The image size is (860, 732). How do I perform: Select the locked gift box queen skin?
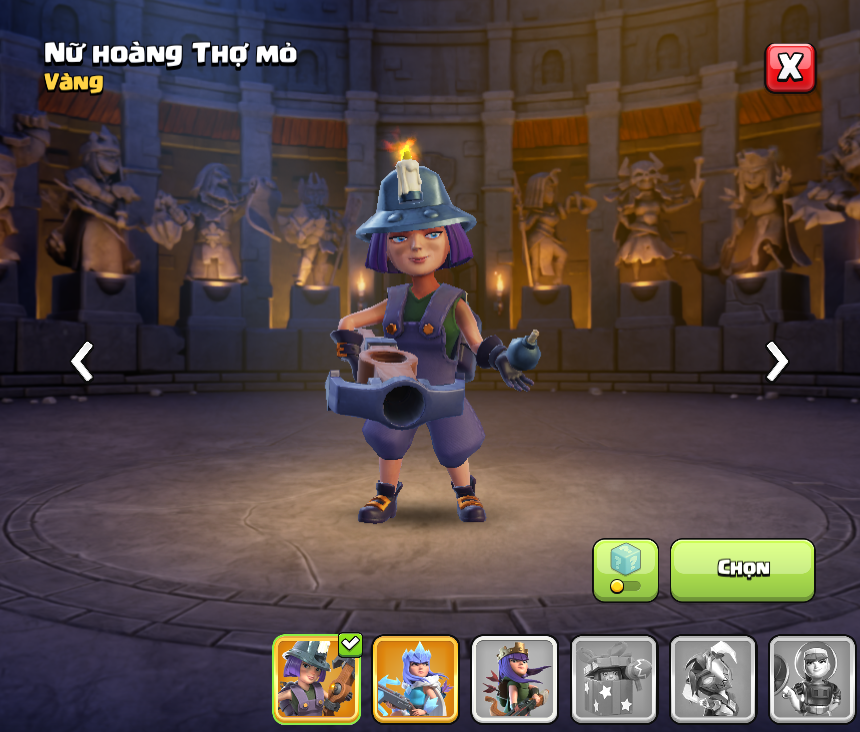613,679
